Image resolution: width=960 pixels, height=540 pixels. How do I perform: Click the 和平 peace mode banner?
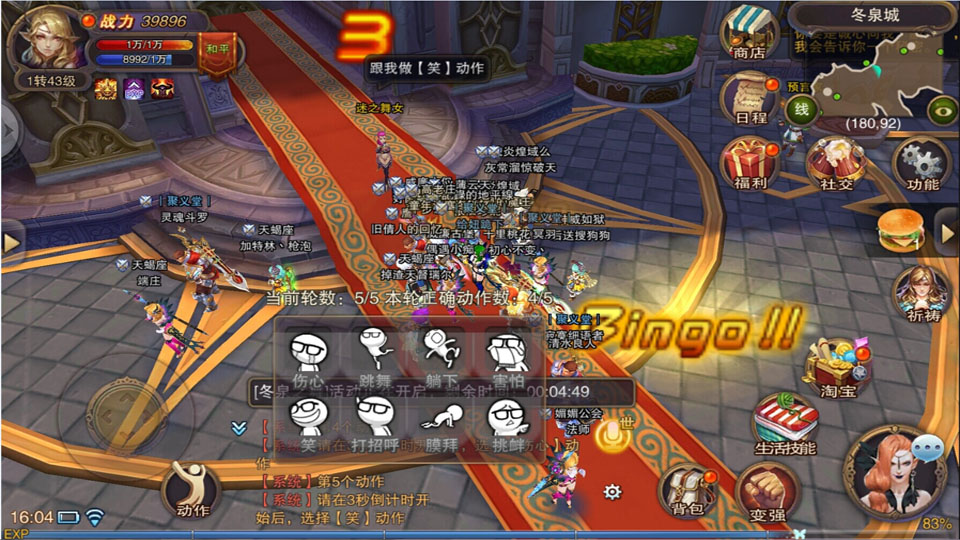point(217,50)
